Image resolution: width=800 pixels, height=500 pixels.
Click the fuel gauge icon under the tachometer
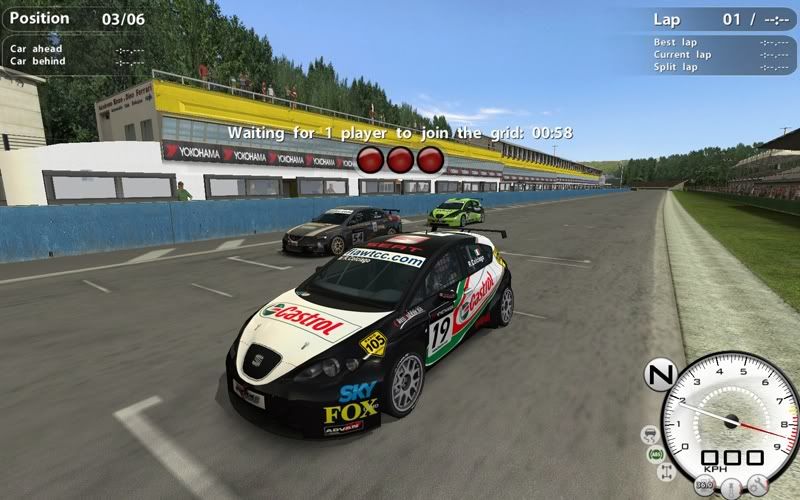(x=733, y=488)
